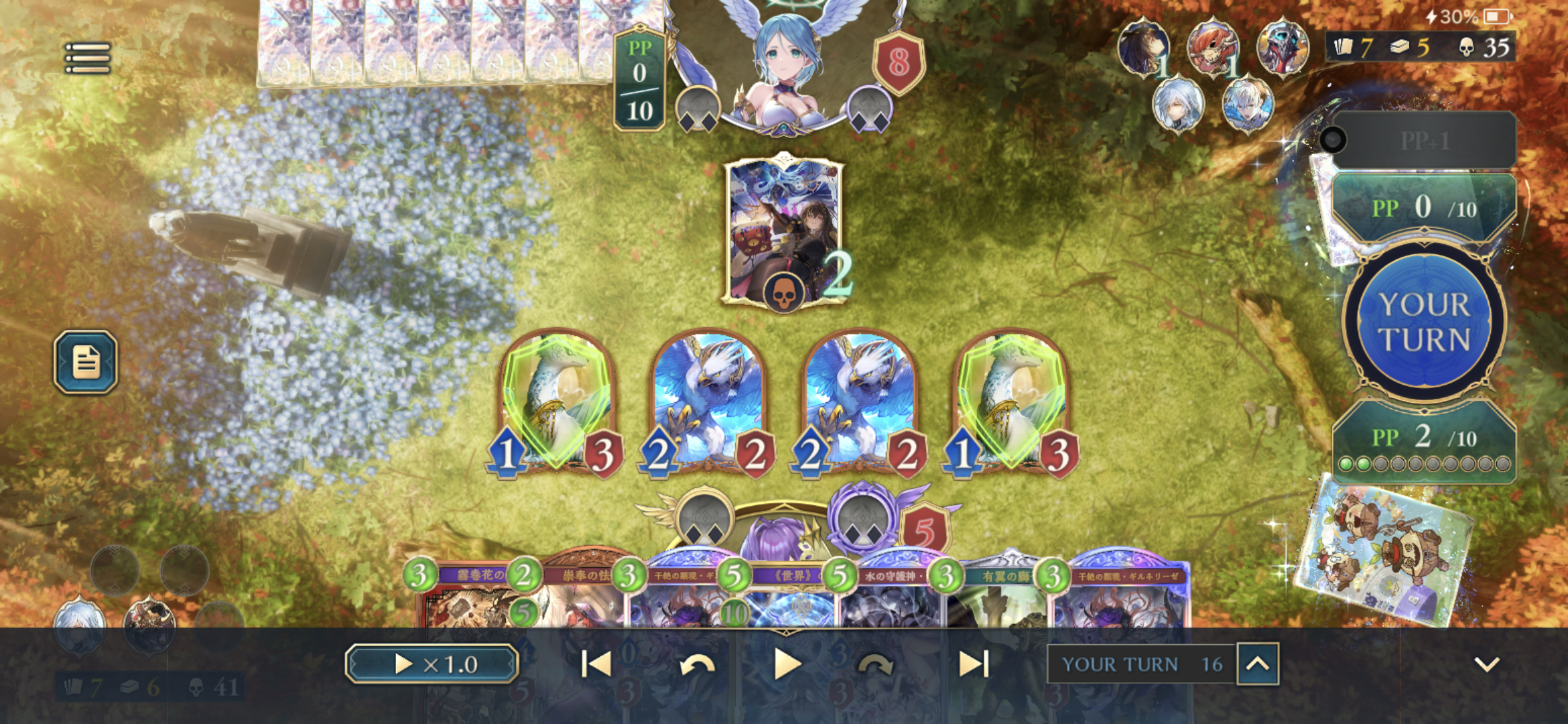This screenshot has height=724, width=1568.
Task: Play the replay
Action: tap(787, 664)
